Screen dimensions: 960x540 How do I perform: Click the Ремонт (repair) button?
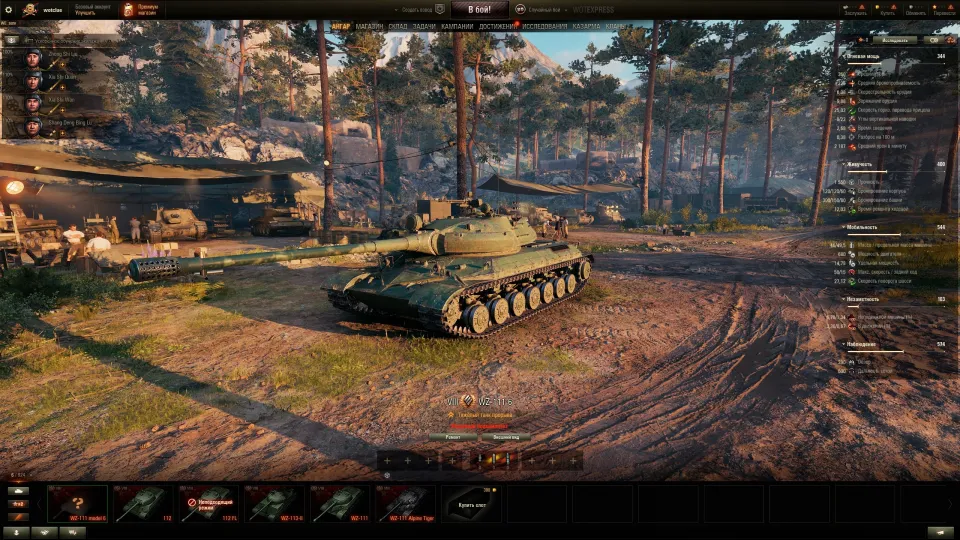point(452,437)
